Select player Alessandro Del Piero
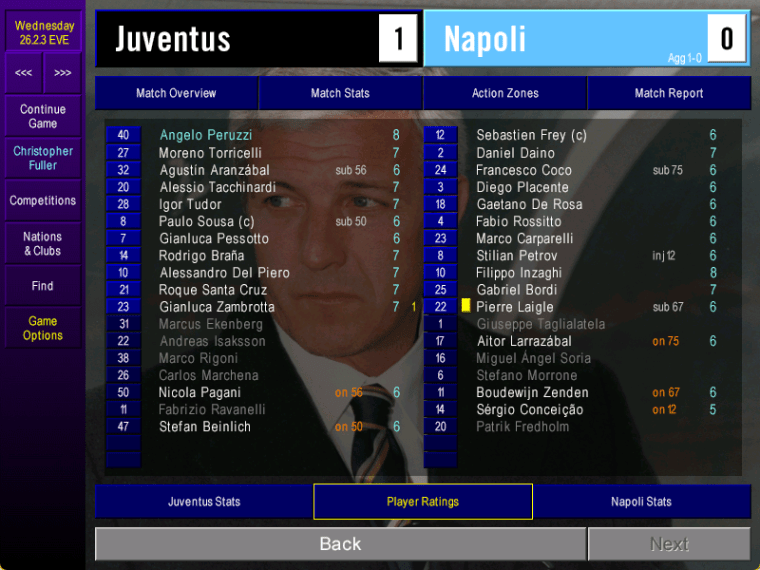 (224, 273)
